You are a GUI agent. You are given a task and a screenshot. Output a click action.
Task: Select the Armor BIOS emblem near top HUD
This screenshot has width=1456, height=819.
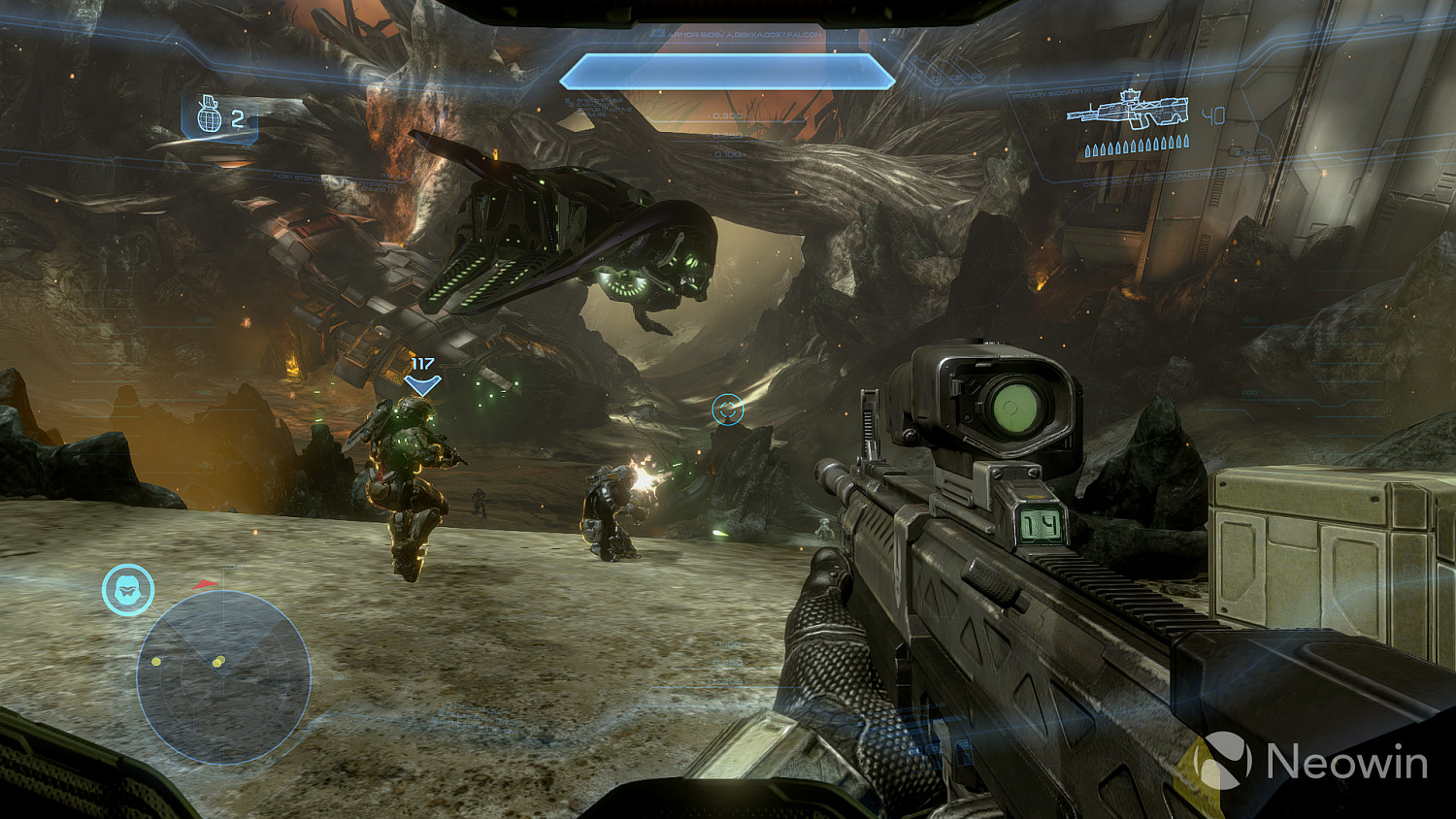coord(656,33)
